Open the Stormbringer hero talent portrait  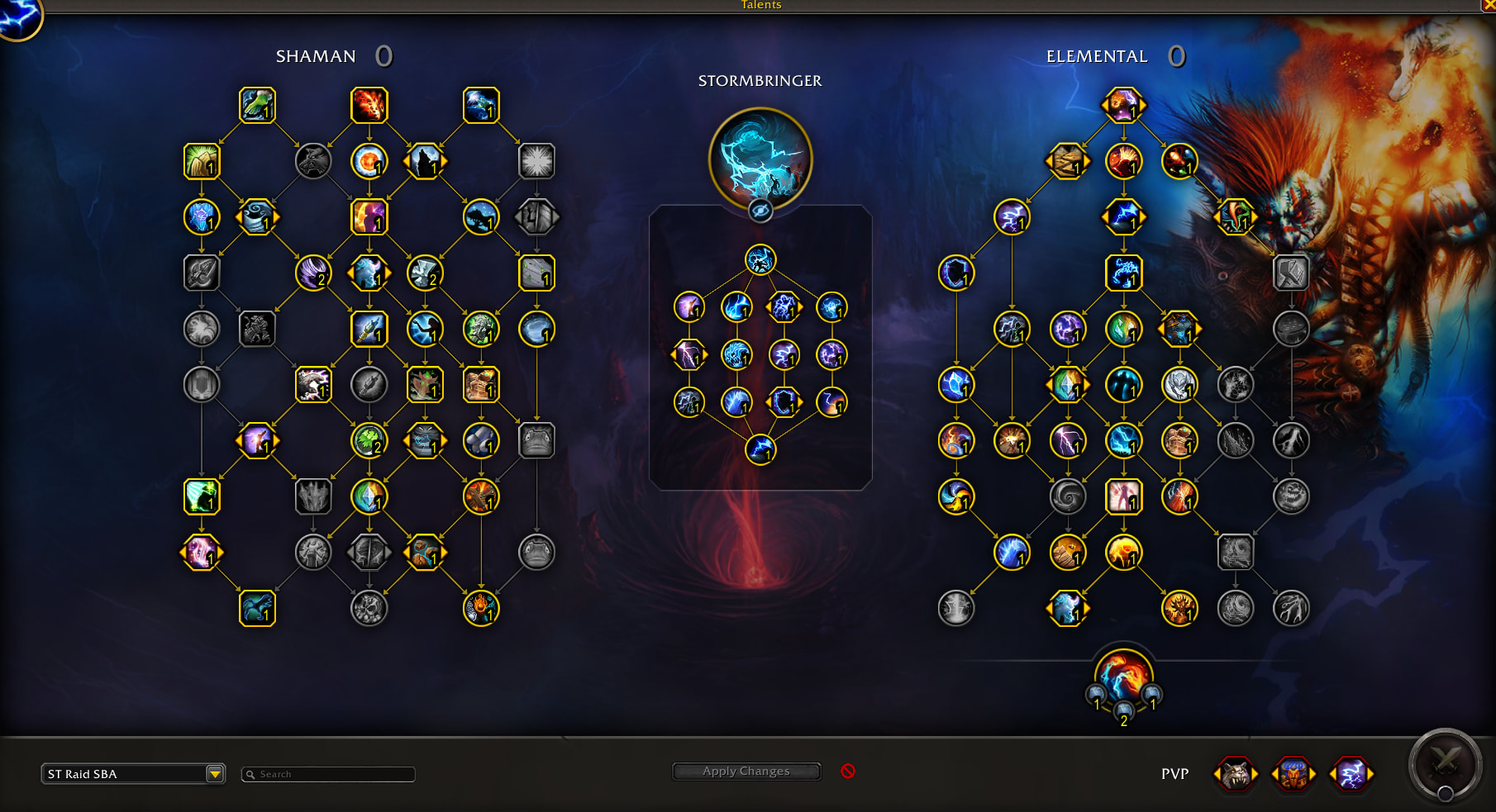click(760, 158)
